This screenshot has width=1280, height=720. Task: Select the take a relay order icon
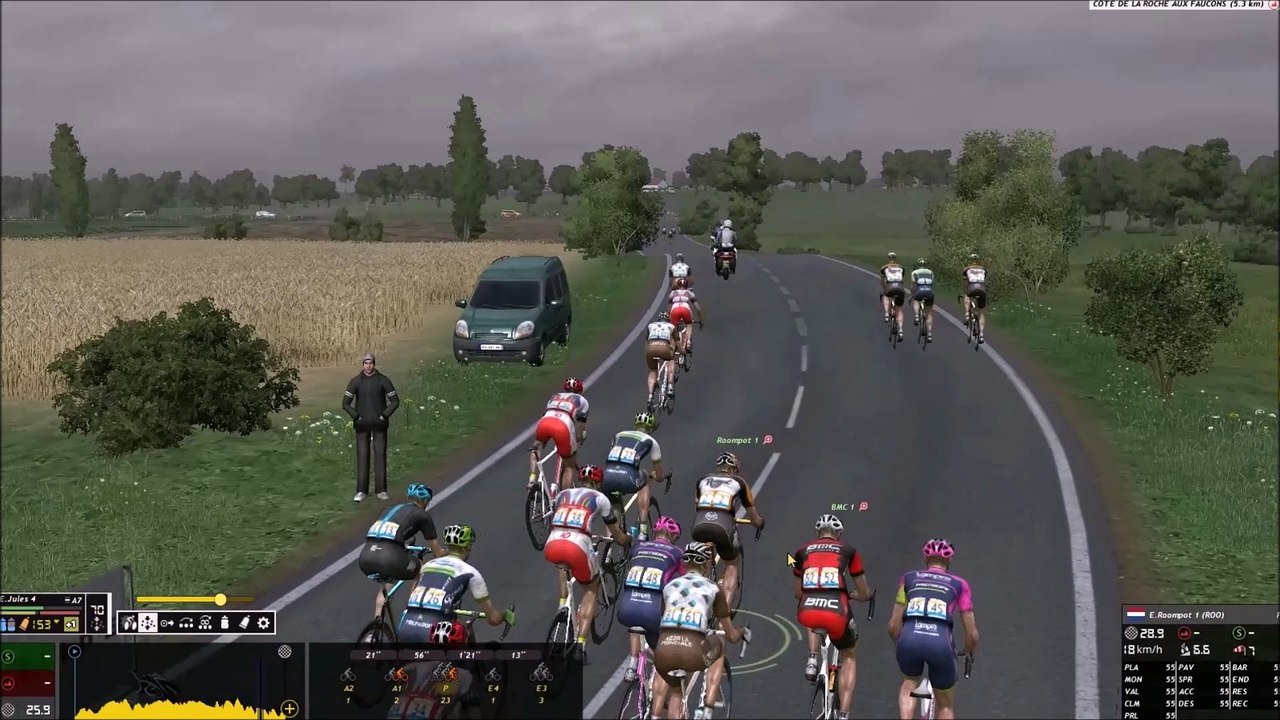coord(186,623)
